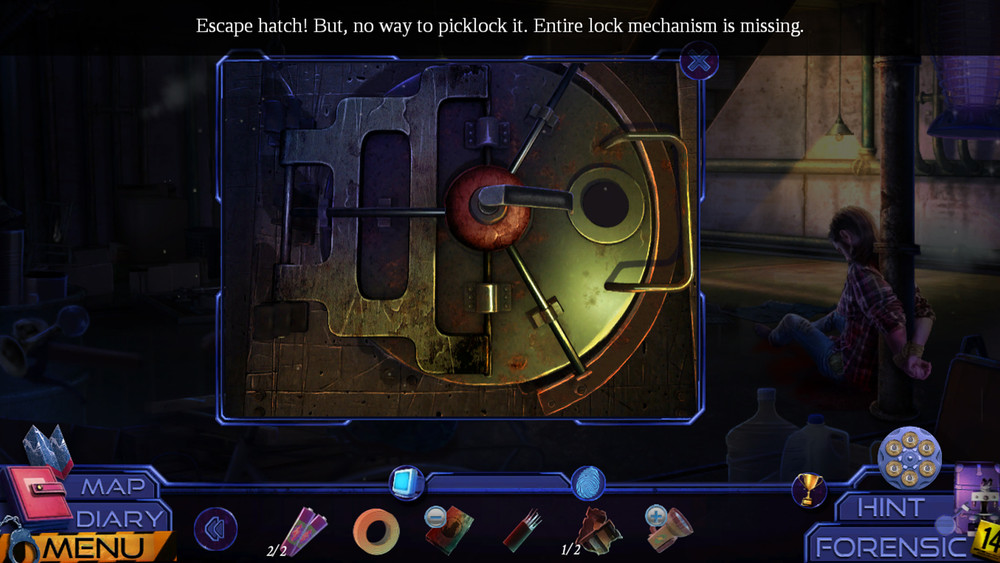Open the trophy achievements icon
Image resolution: width=1000 pixels, height=563 pixels.
coord(808,489)
